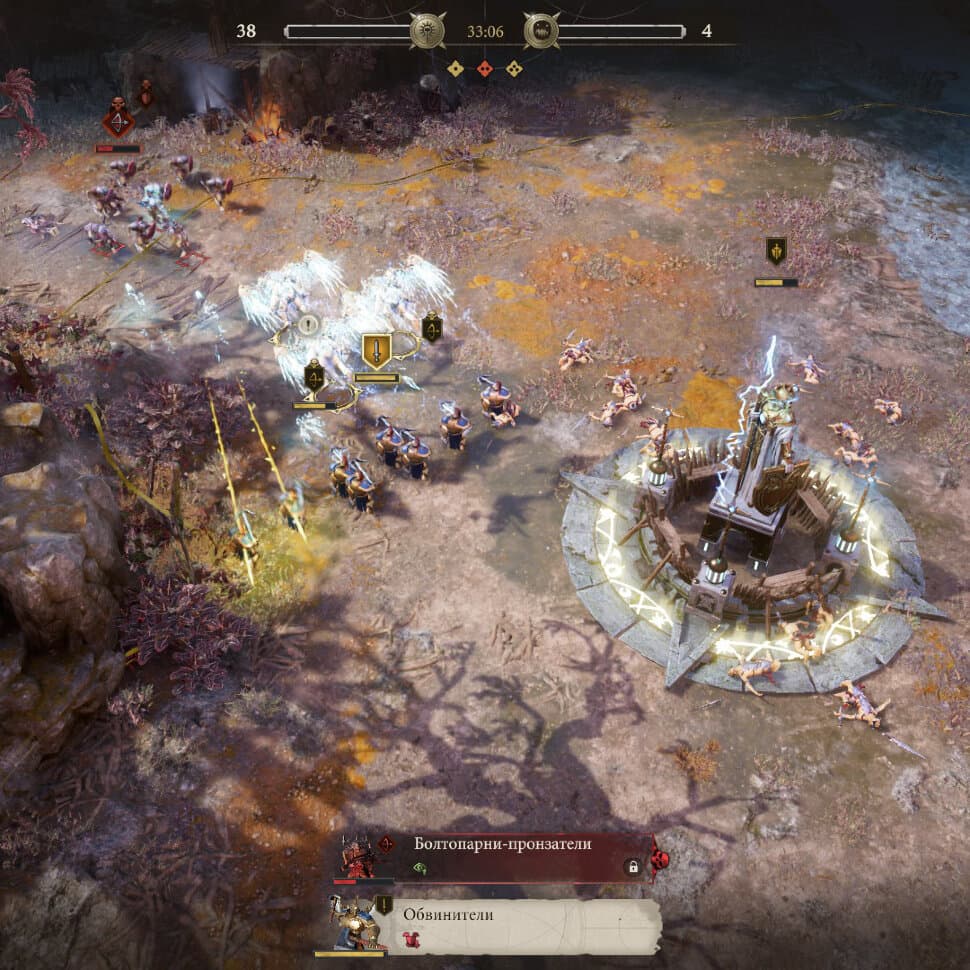Select the dark shield marker of the lone unit
The image size is (970, 970).
776,251
